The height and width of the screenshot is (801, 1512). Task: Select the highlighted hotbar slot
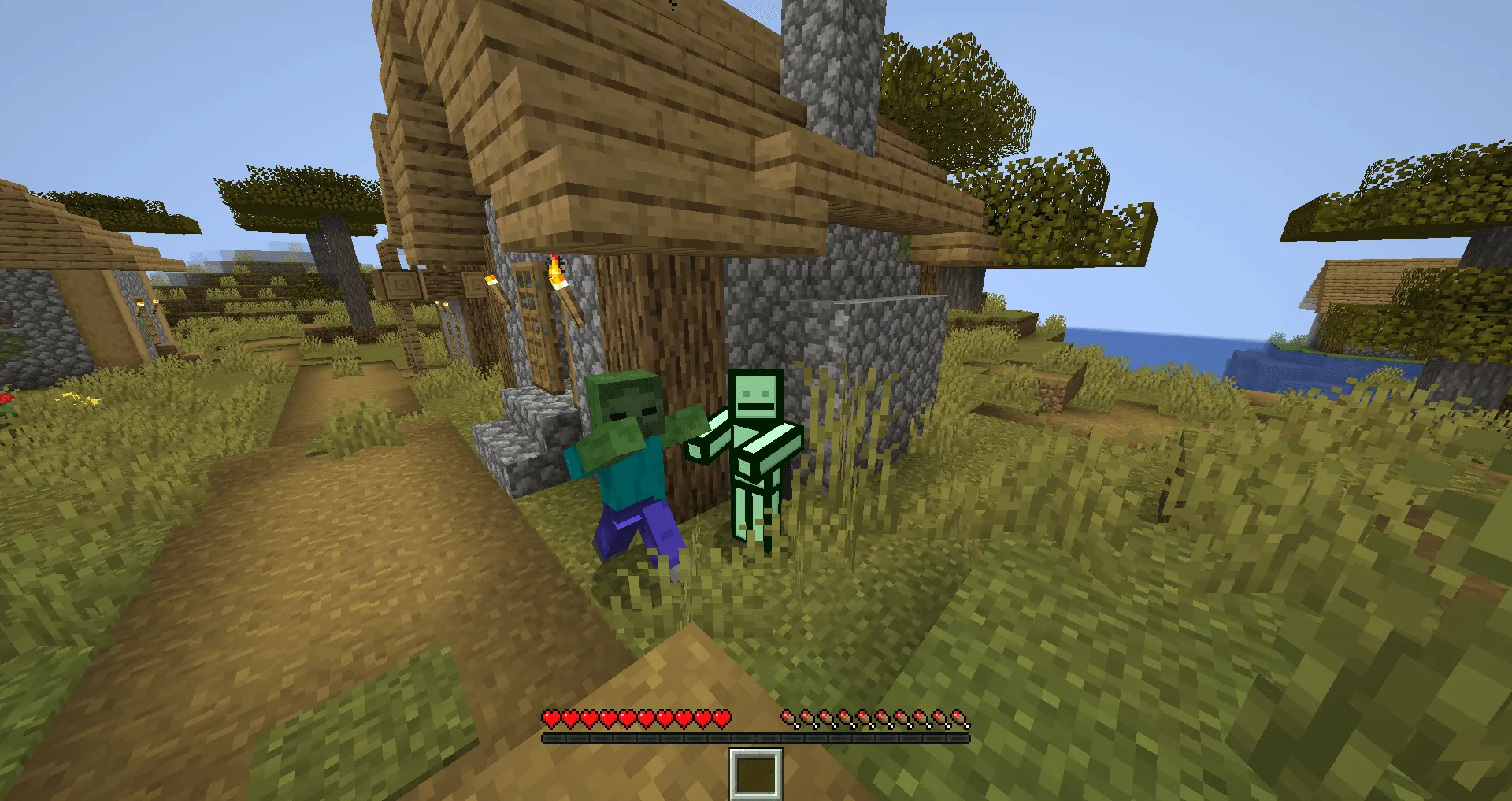click(x=756, y=776)
